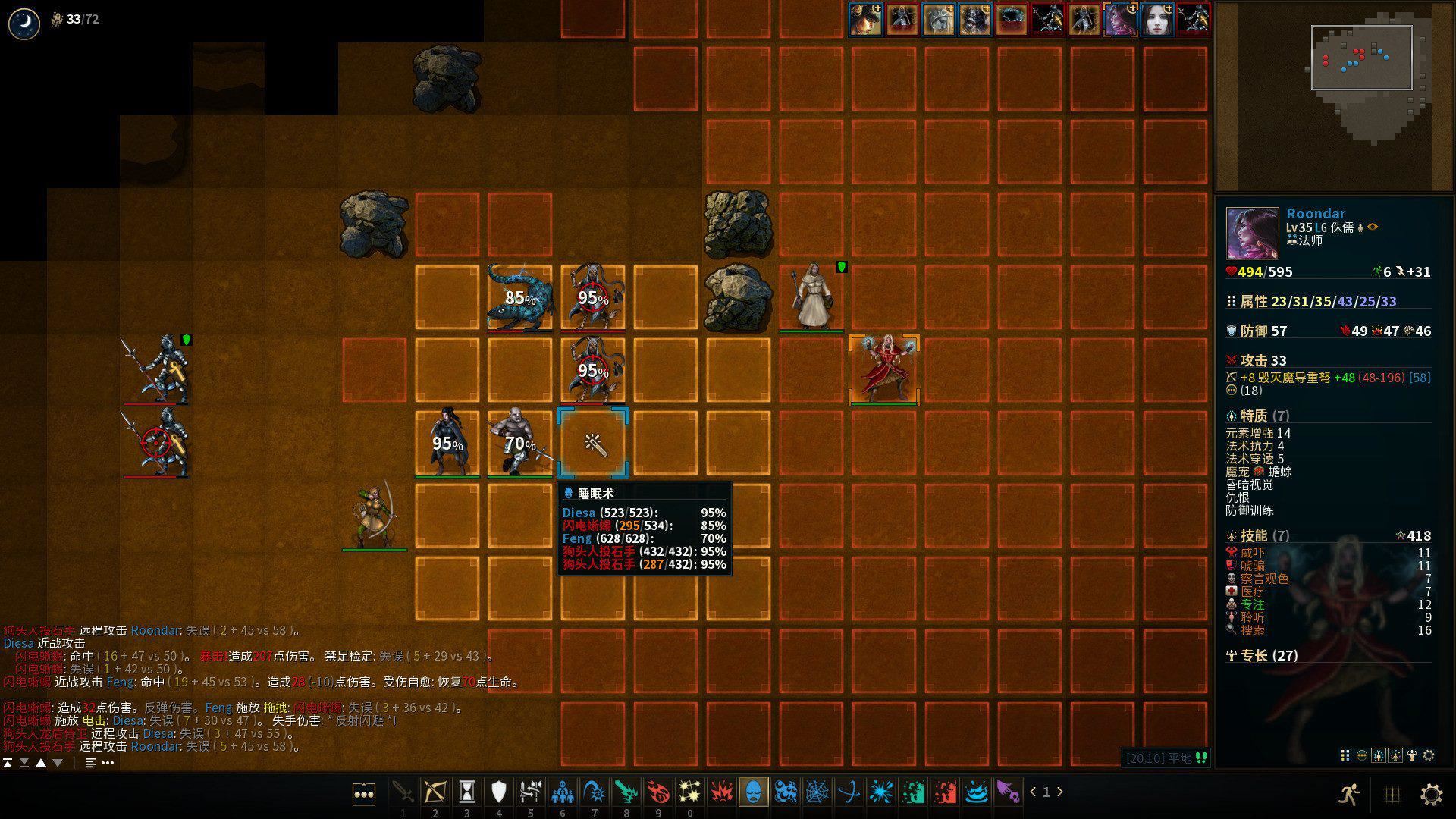Activate the blue bubbles spell icon
The width and height of the screenshot is (1456, 819).
pyautogui.click(x=785, y=792)
